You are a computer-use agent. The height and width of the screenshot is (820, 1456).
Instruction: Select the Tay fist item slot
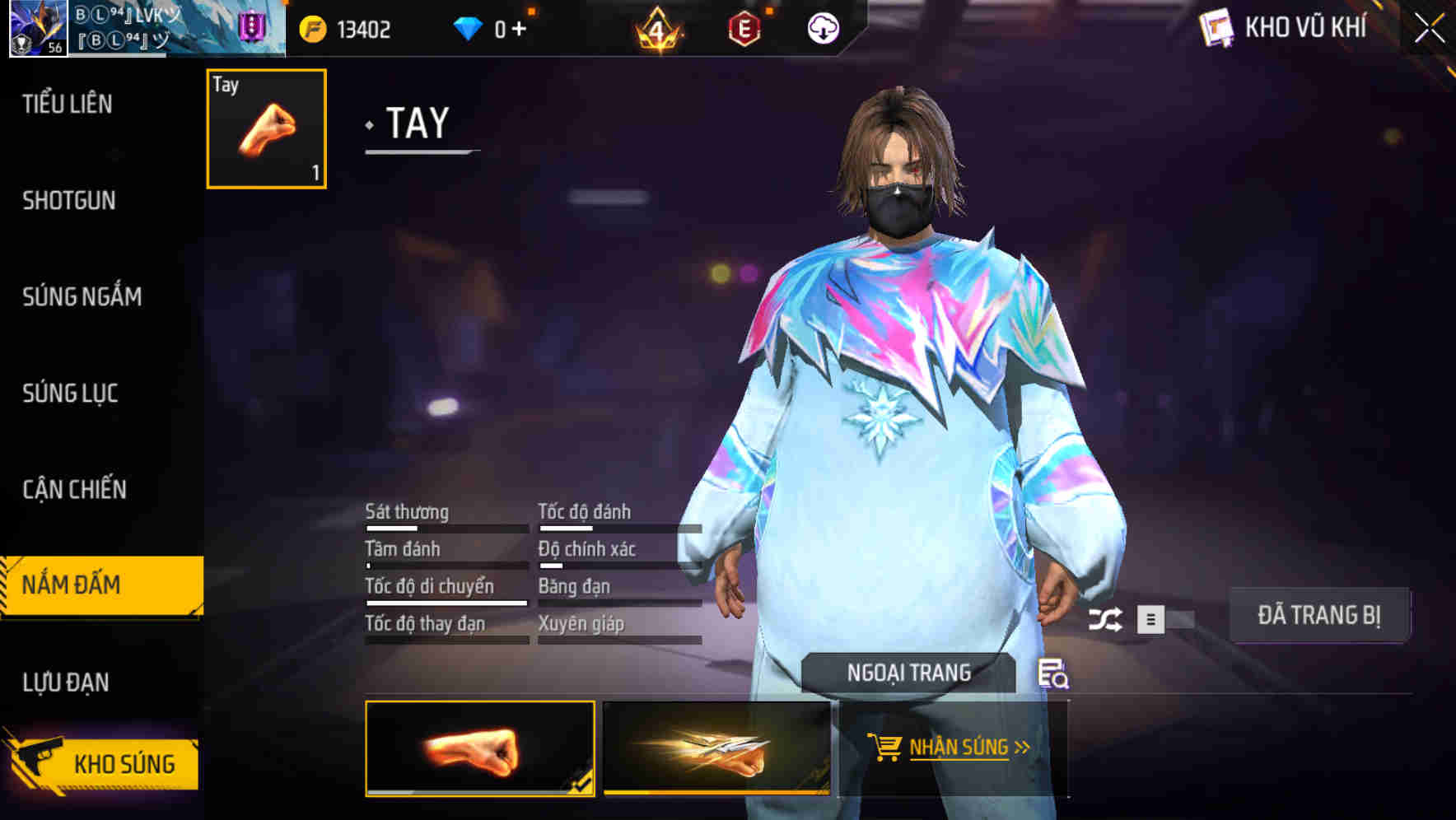[x=266, y=129]
